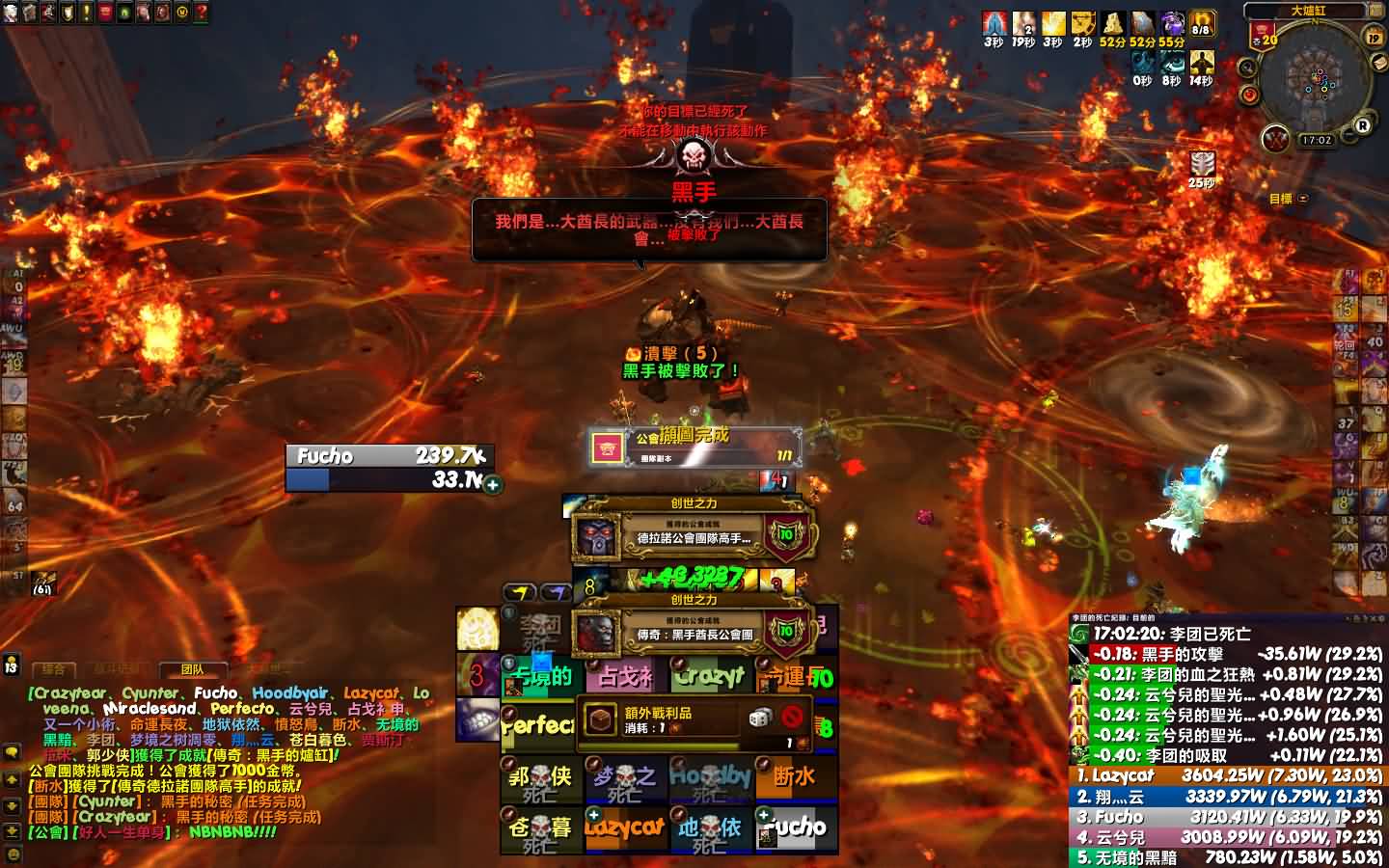
Task: Select 断水 in the raid frames
Action: (795, 777)
